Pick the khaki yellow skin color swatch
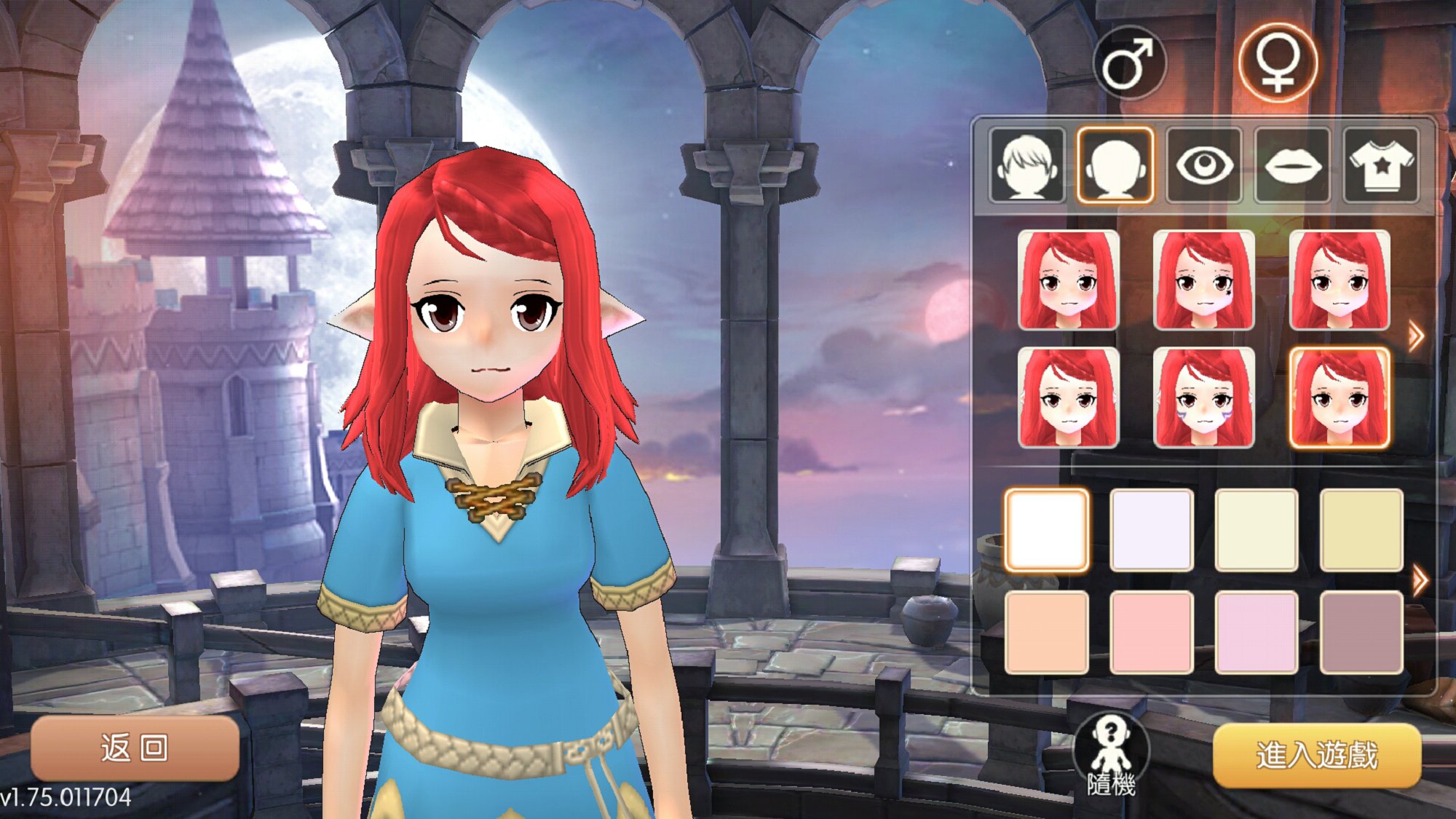 click(x=1361, y=529)
